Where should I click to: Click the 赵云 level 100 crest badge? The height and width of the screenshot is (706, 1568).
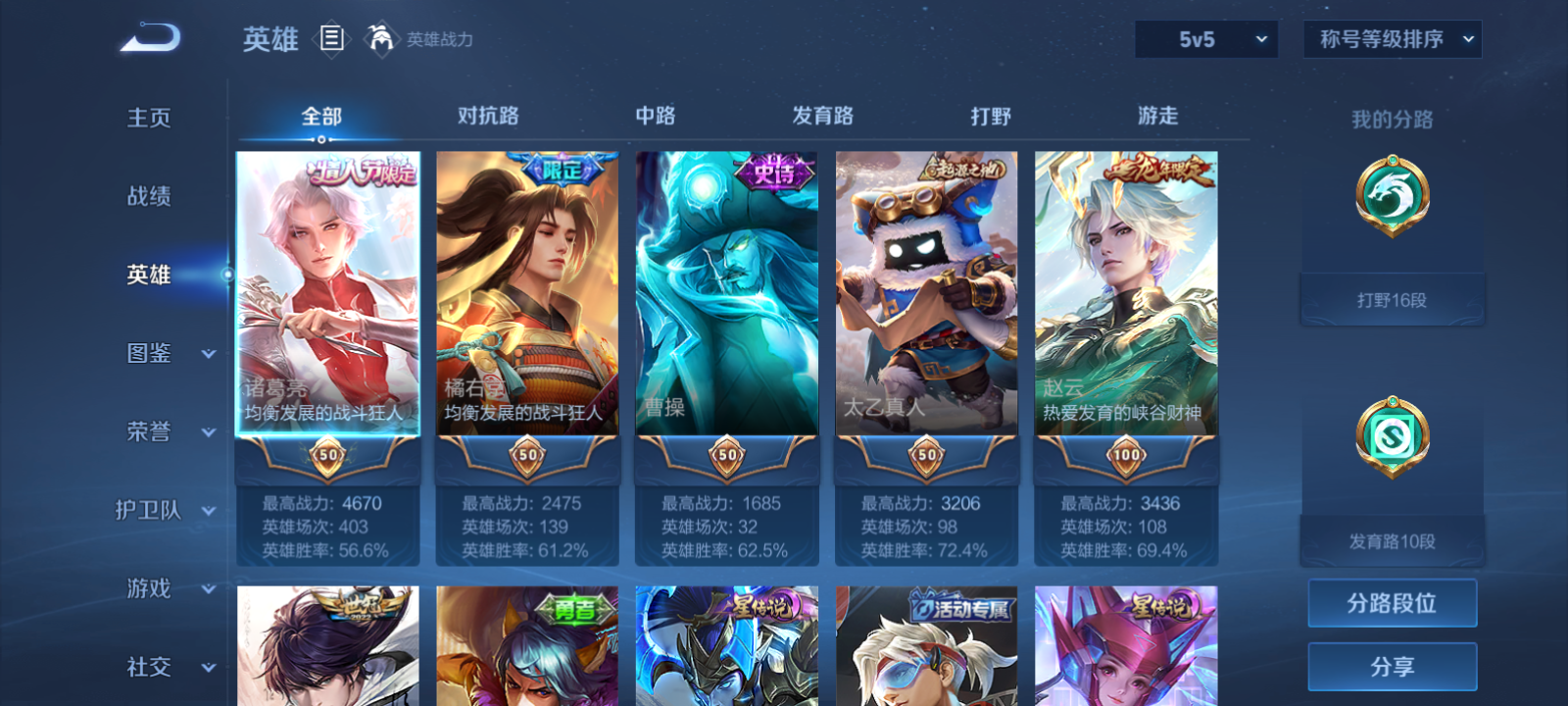pos(1125,455)
